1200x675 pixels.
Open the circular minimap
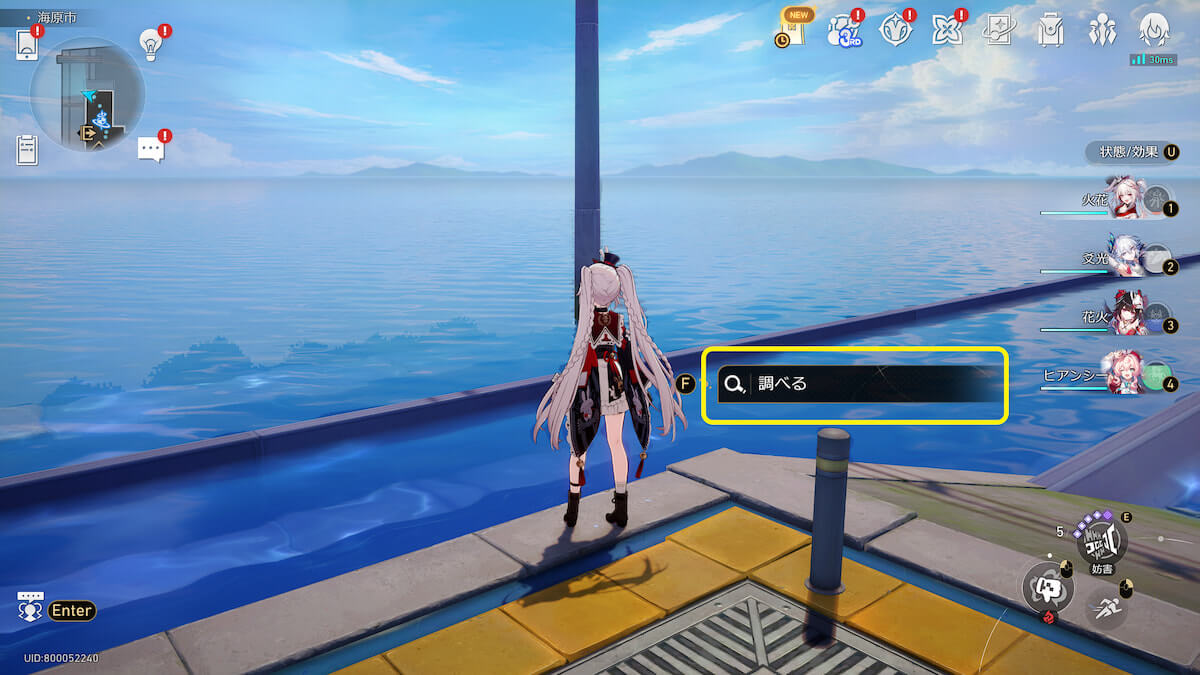[x=88, y=95]
